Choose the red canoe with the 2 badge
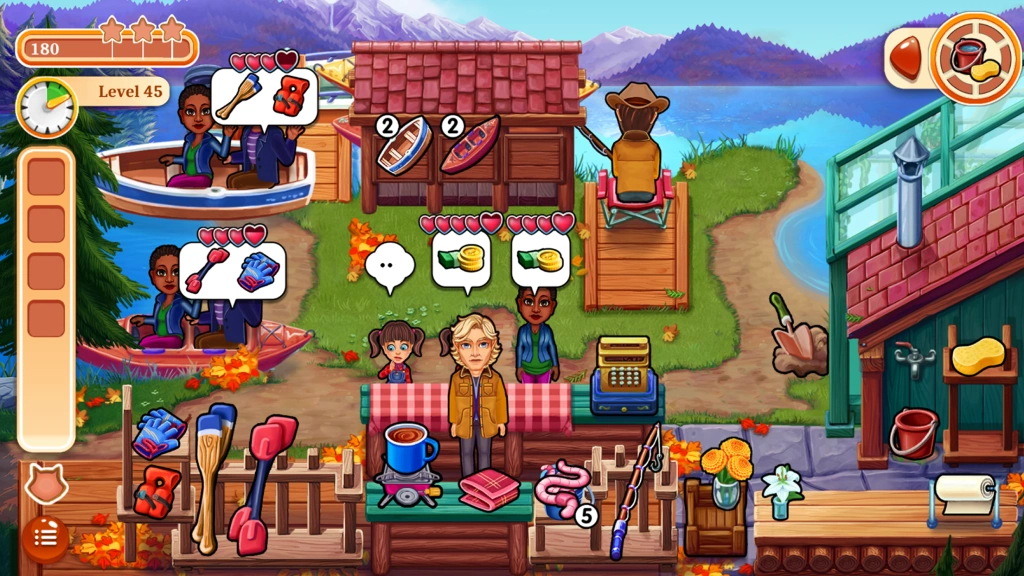The image size is (1024, 576). point(469,146)
